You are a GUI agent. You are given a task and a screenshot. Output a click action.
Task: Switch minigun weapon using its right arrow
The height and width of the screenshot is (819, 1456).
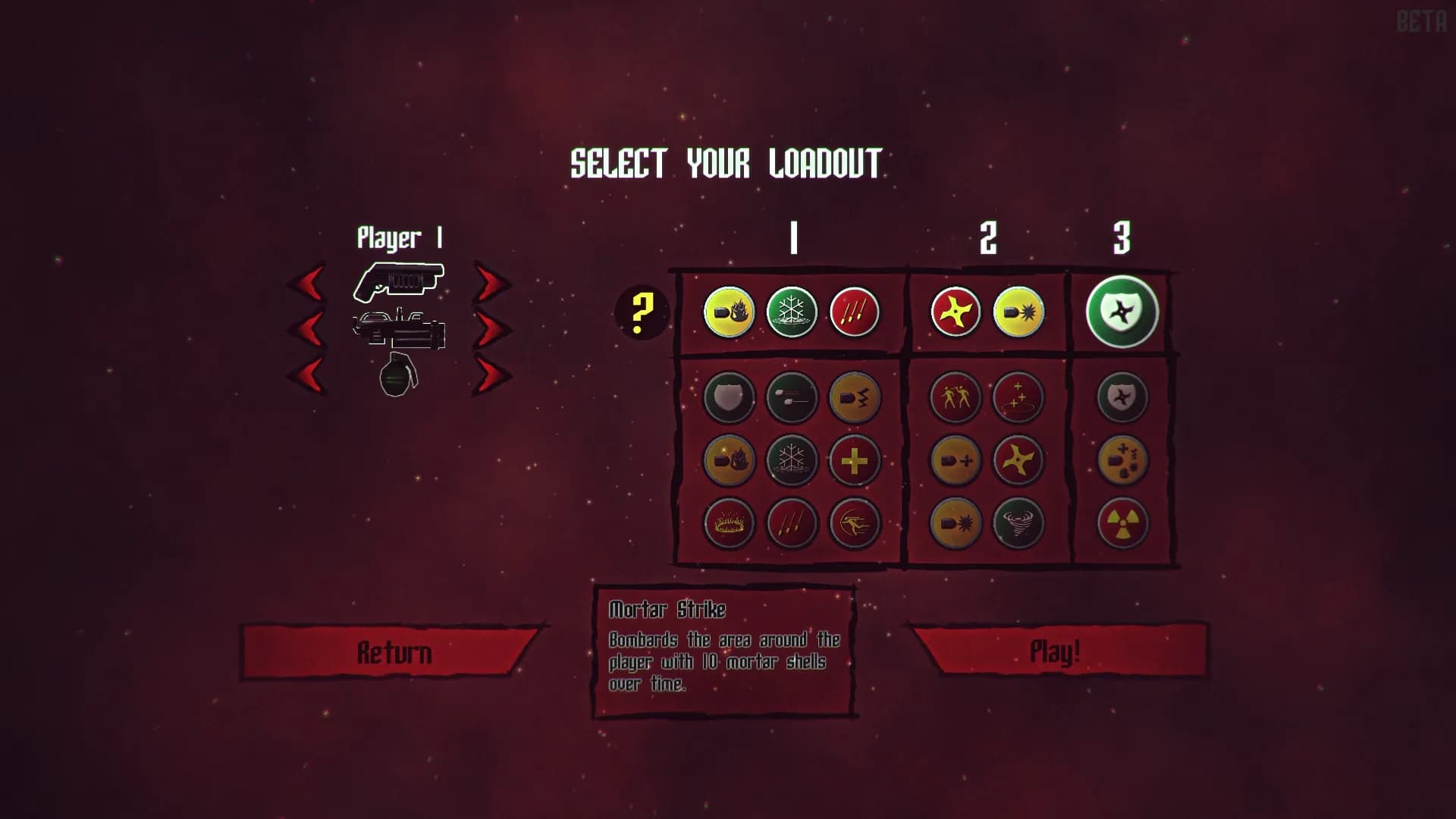click(x=491, y=329)
